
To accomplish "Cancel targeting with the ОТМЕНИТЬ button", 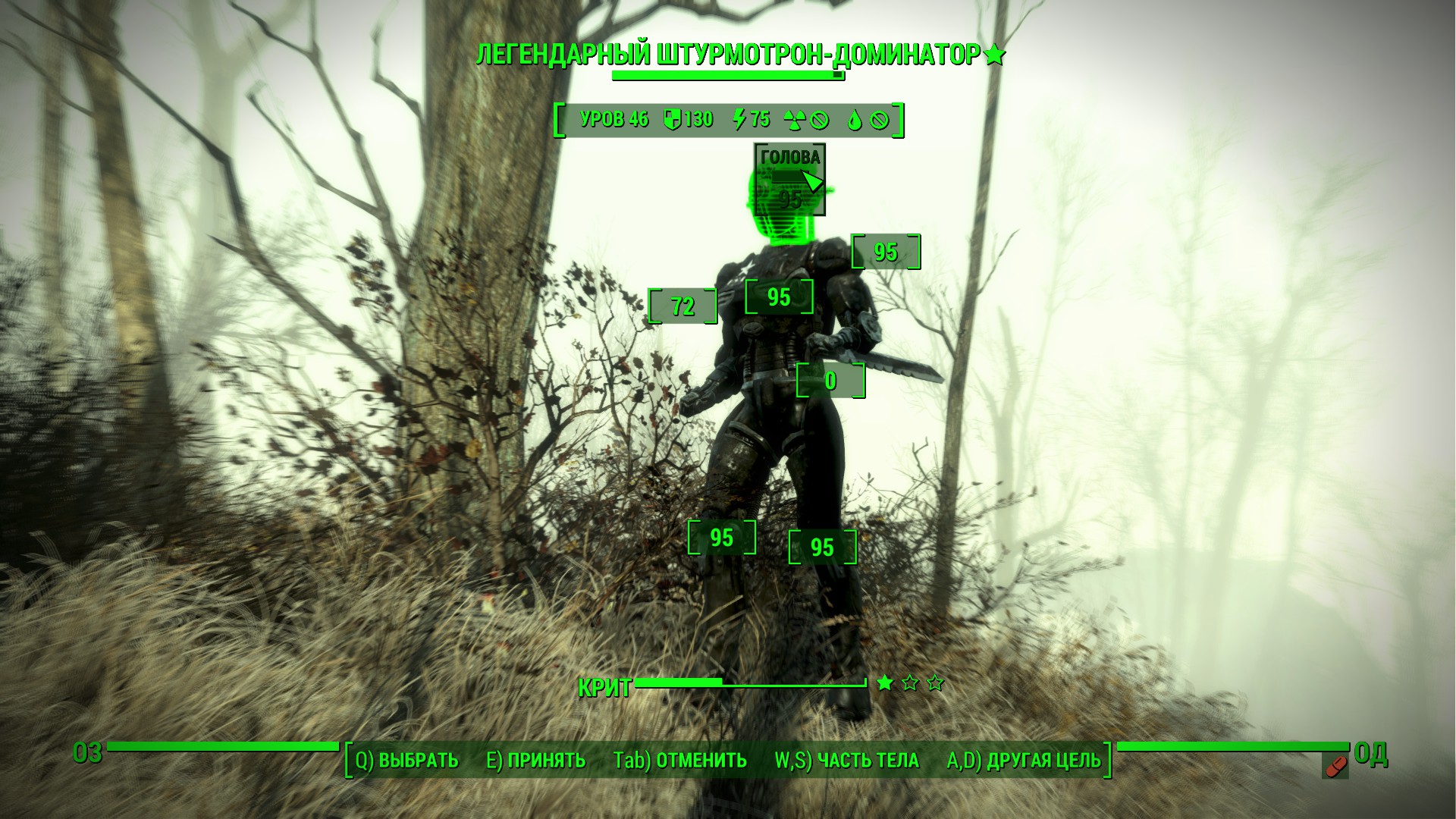I will click(x=679, y=760).
